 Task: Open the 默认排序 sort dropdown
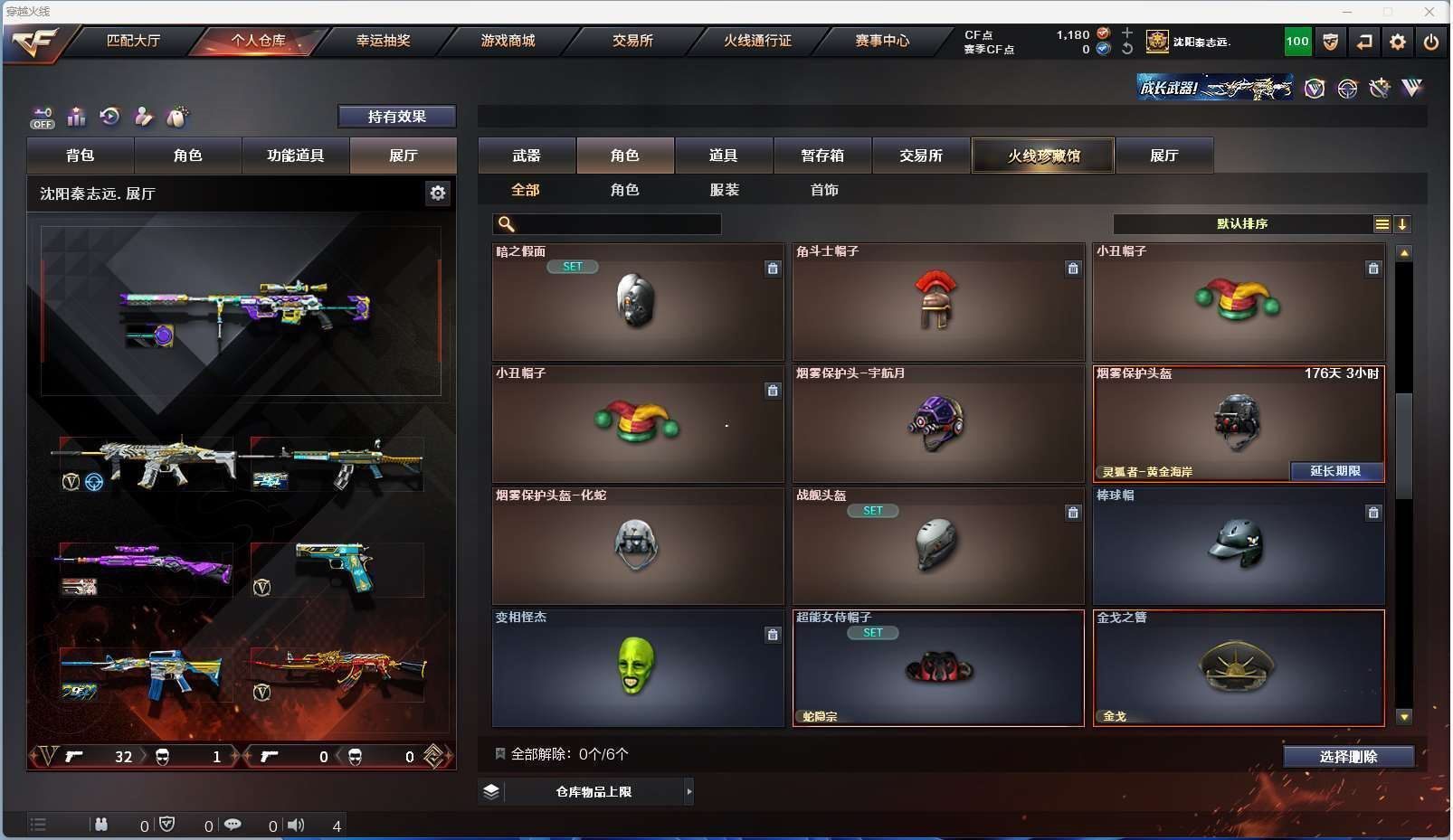(x=1241, y=224)
